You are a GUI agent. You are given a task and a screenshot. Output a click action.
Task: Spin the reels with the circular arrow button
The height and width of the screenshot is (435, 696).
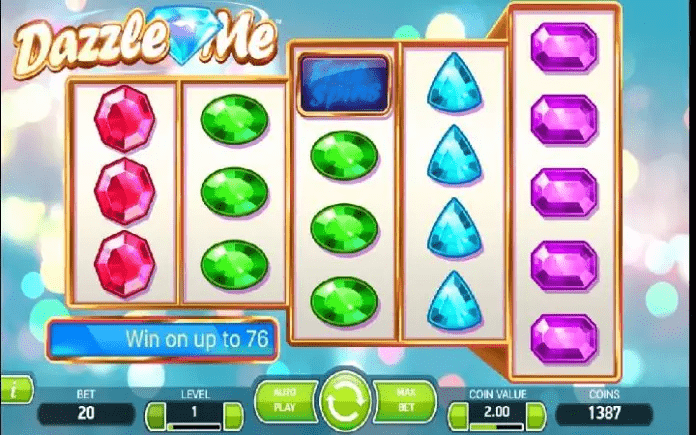345,401
